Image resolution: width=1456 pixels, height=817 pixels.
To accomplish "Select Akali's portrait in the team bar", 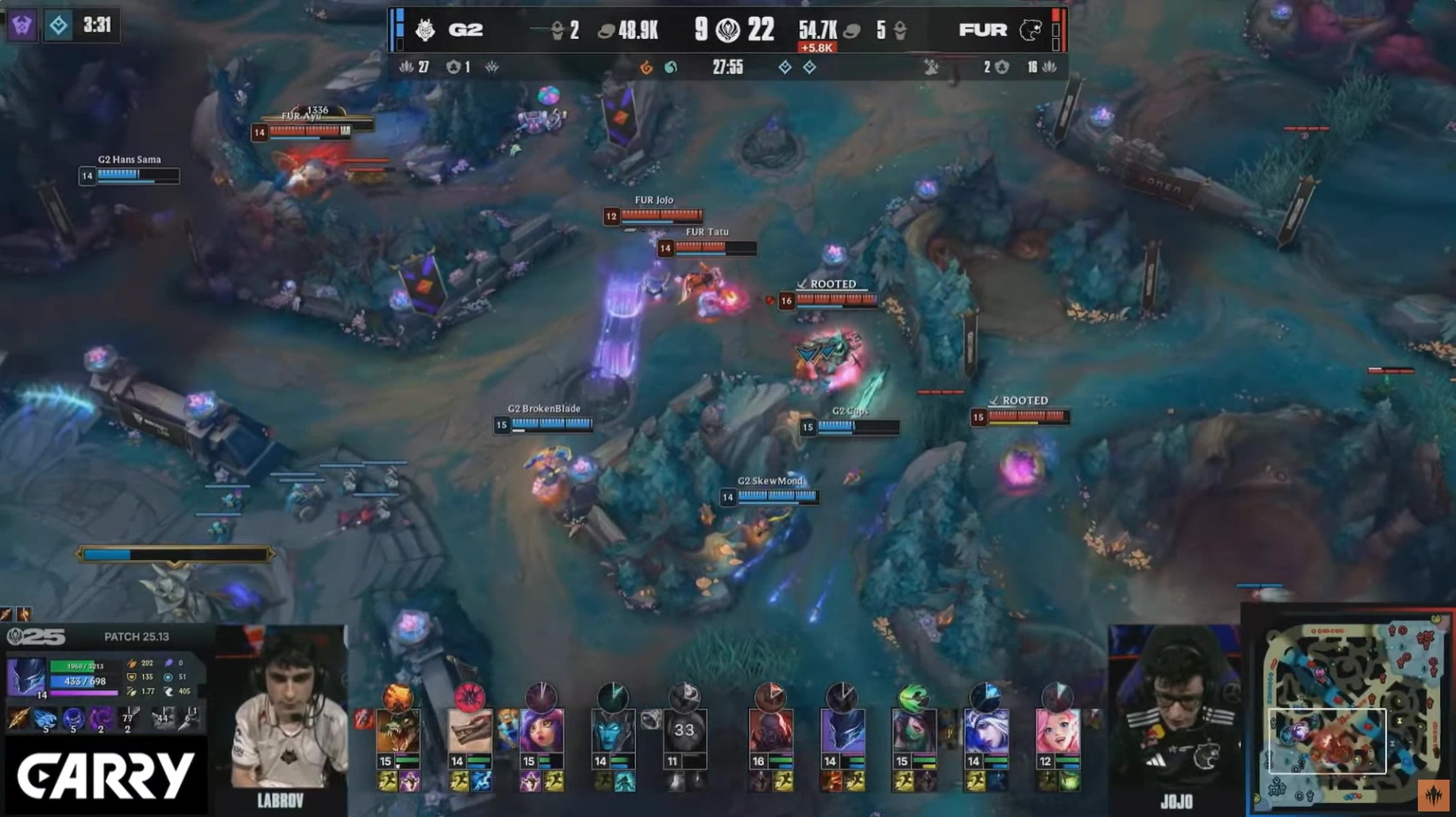I will point(914,730).
